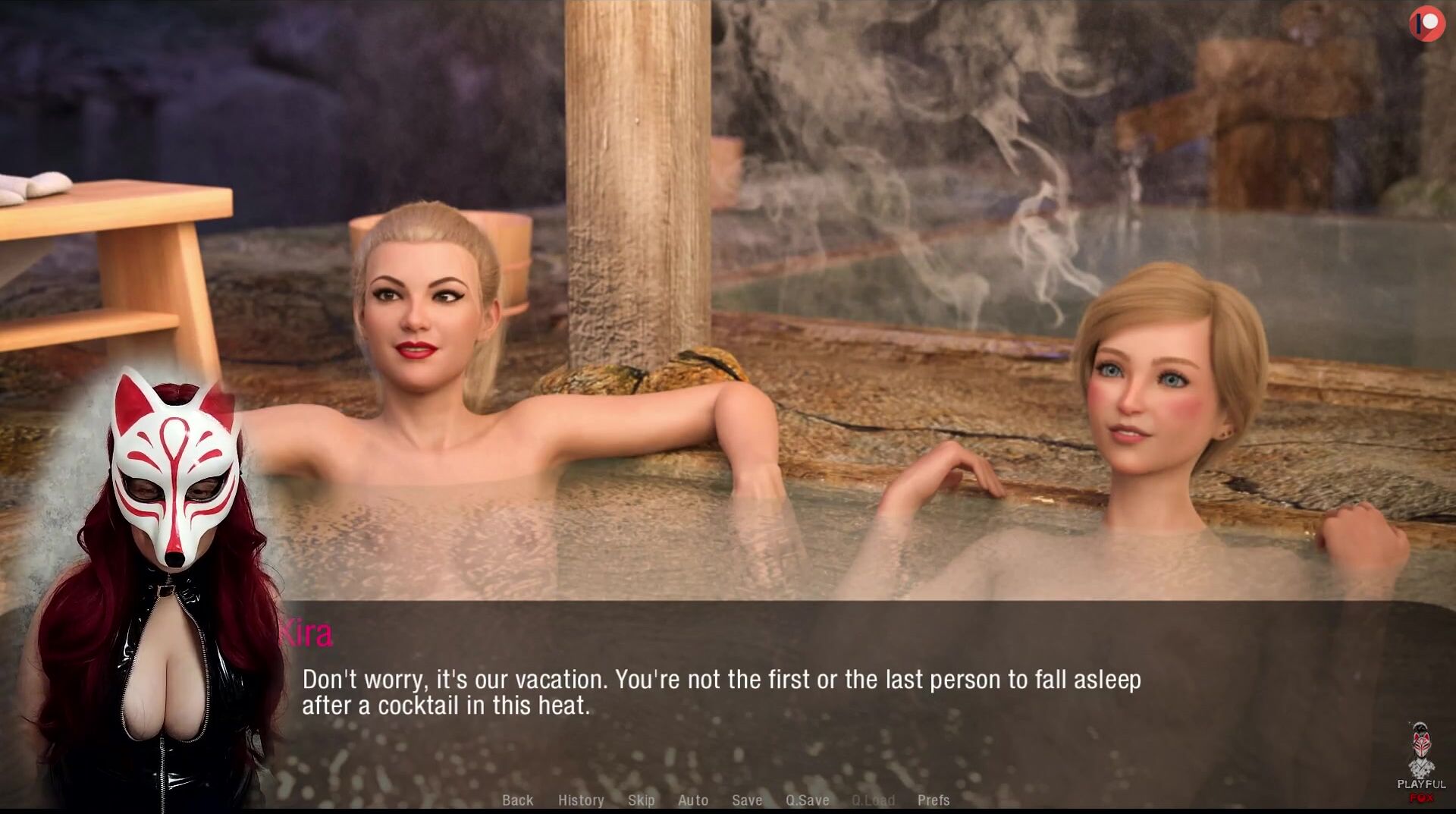Open the Prefs menu
Screen dimensions: 1456x814
click(934, 800)
